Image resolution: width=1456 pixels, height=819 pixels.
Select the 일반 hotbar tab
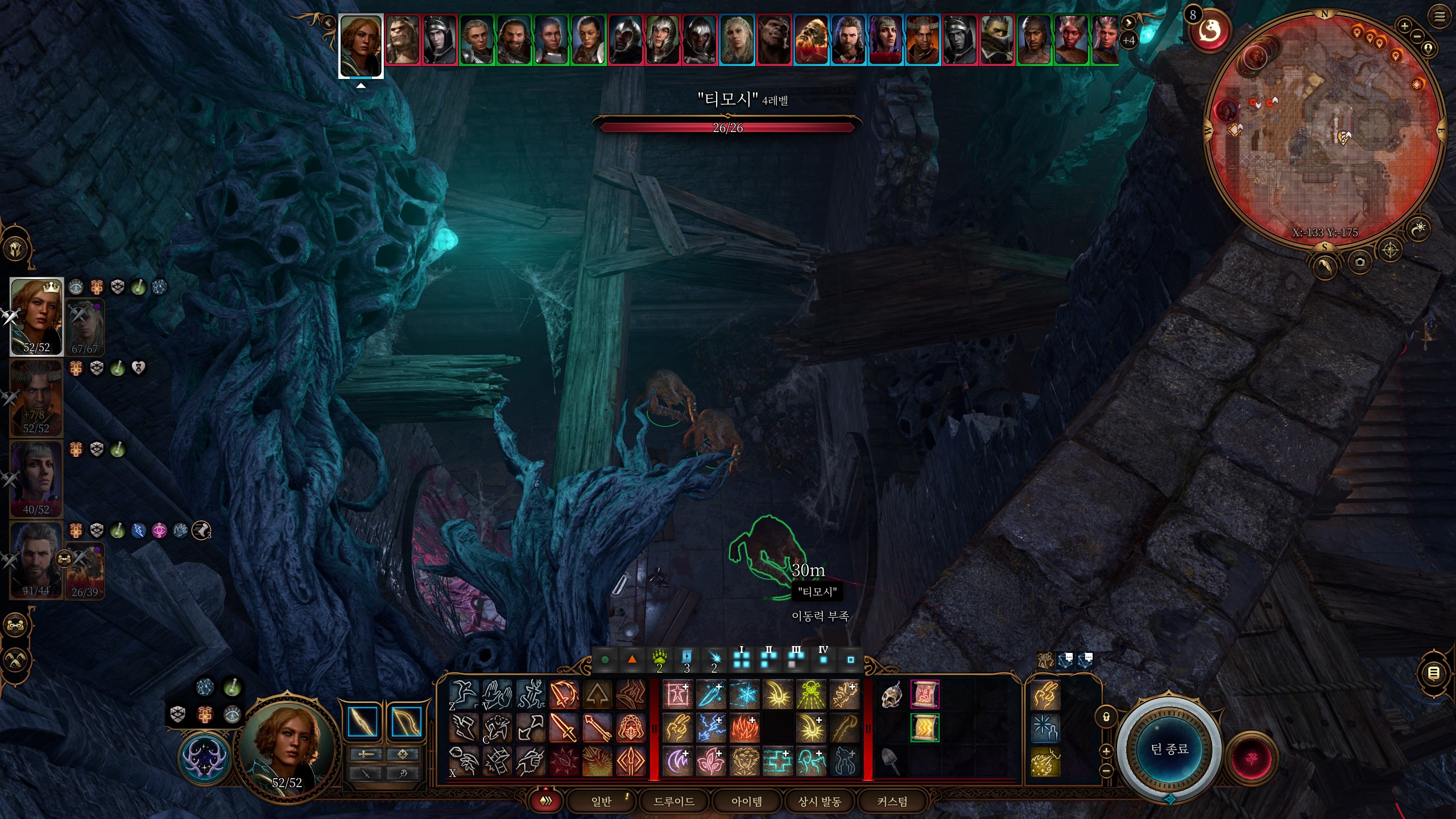tap(601, 801)
